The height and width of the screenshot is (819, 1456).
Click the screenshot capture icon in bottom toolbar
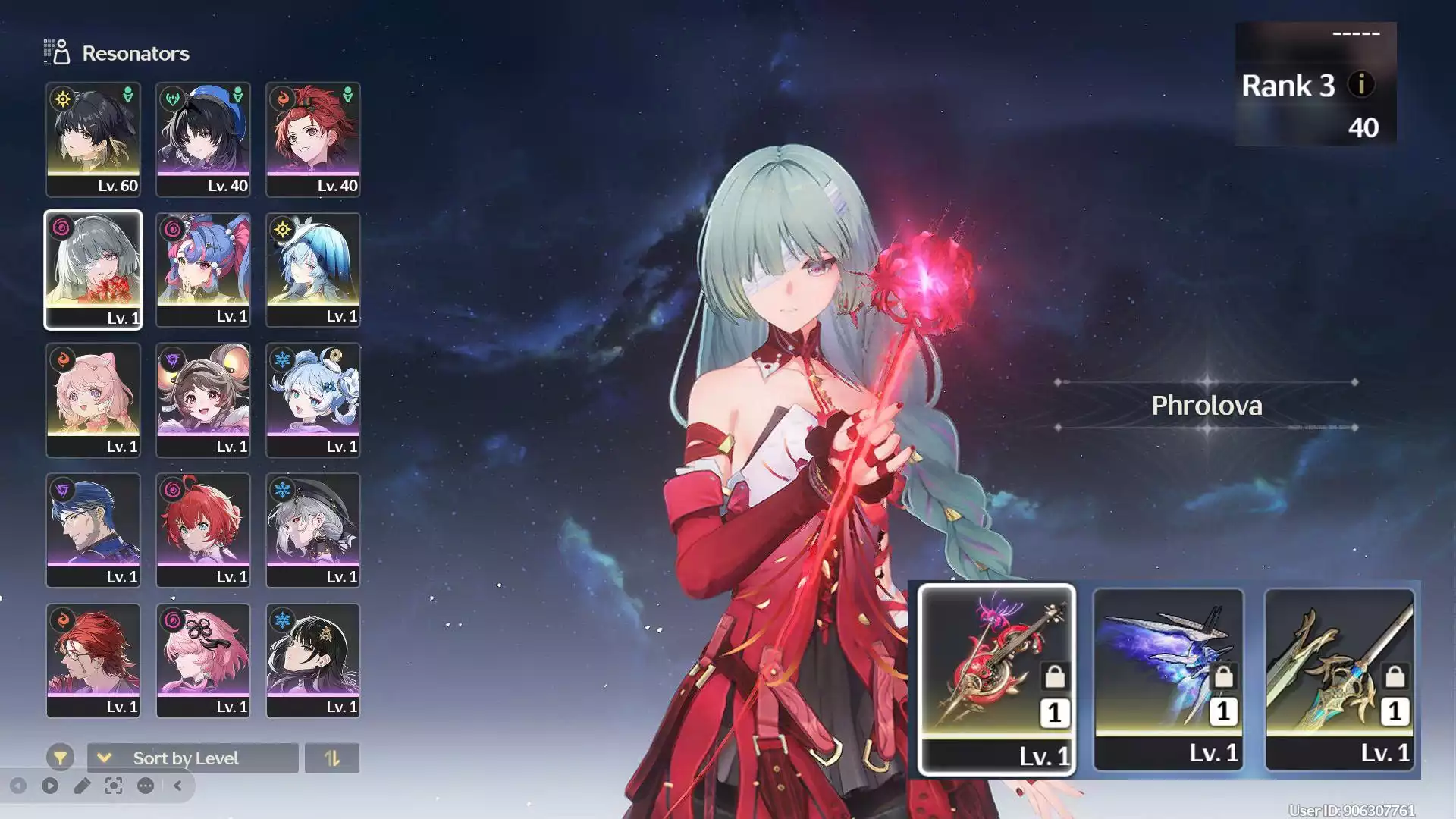click(115, 786)
